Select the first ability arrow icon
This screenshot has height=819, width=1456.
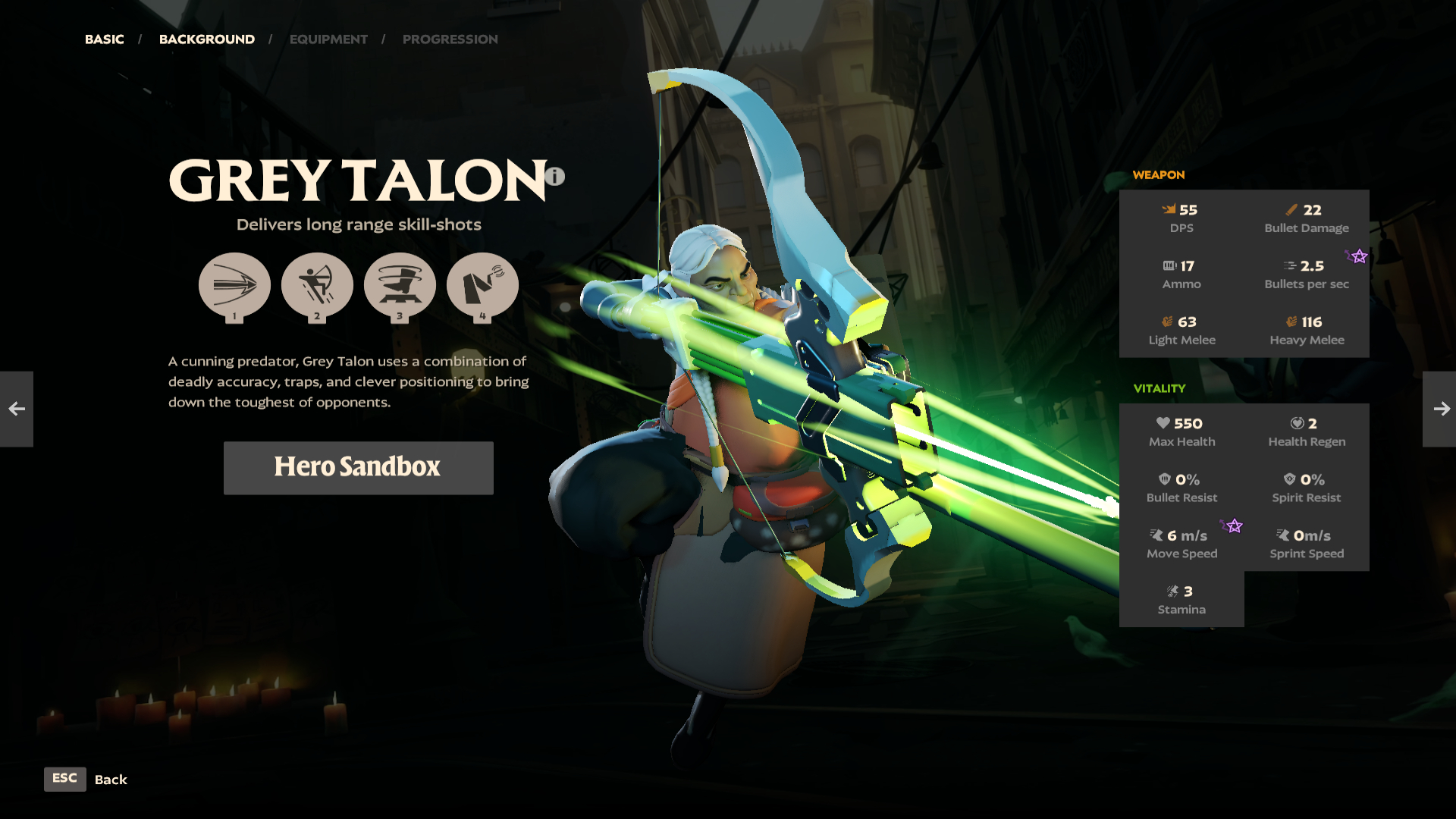pyautogui.click(x=234, y=286)
